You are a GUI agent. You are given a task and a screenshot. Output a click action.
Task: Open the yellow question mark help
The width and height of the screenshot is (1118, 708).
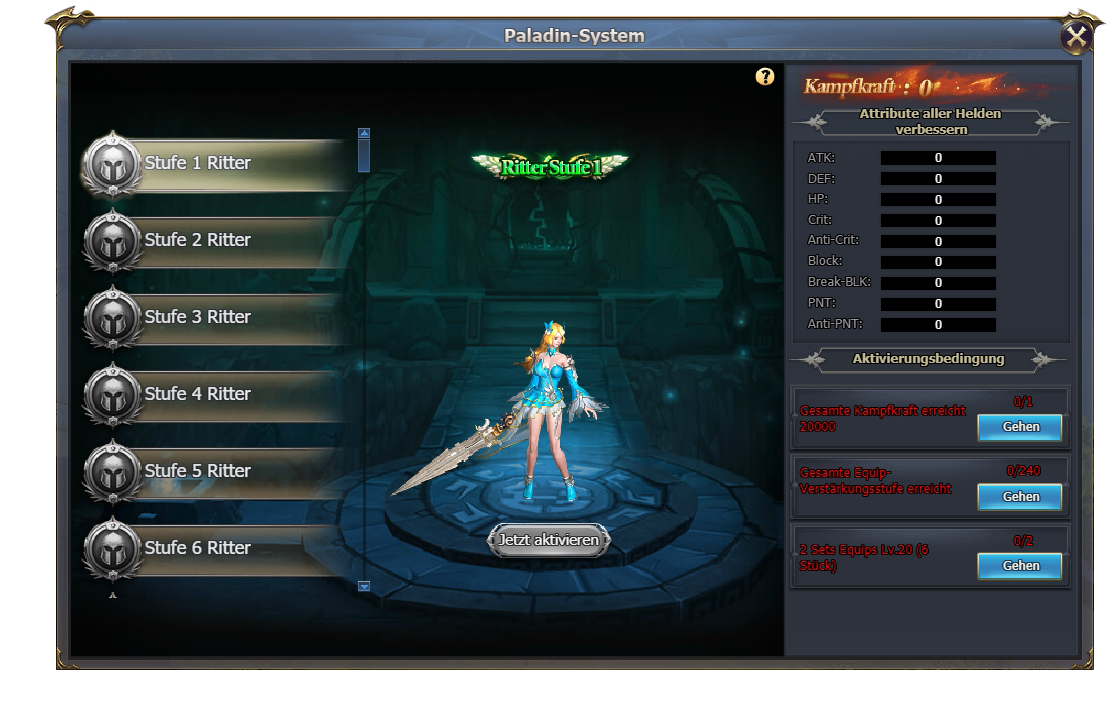[765, 77]
